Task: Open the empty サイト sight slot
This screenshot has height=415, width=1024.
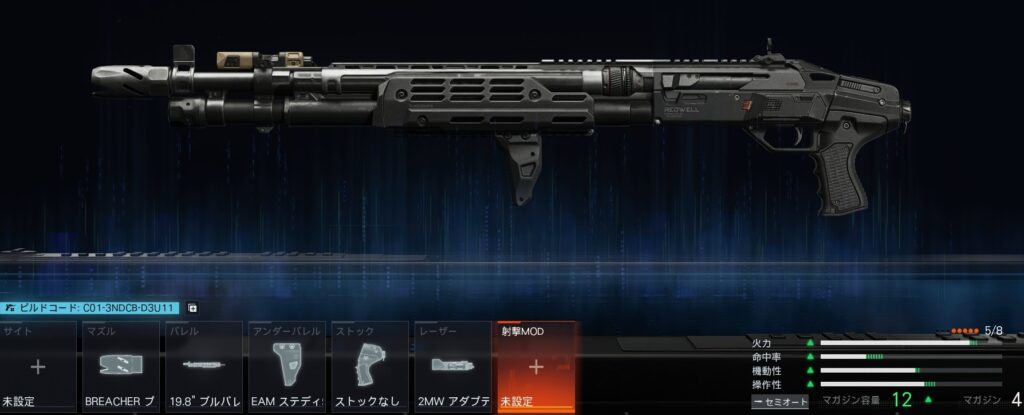Action: (x=38, y=367)
